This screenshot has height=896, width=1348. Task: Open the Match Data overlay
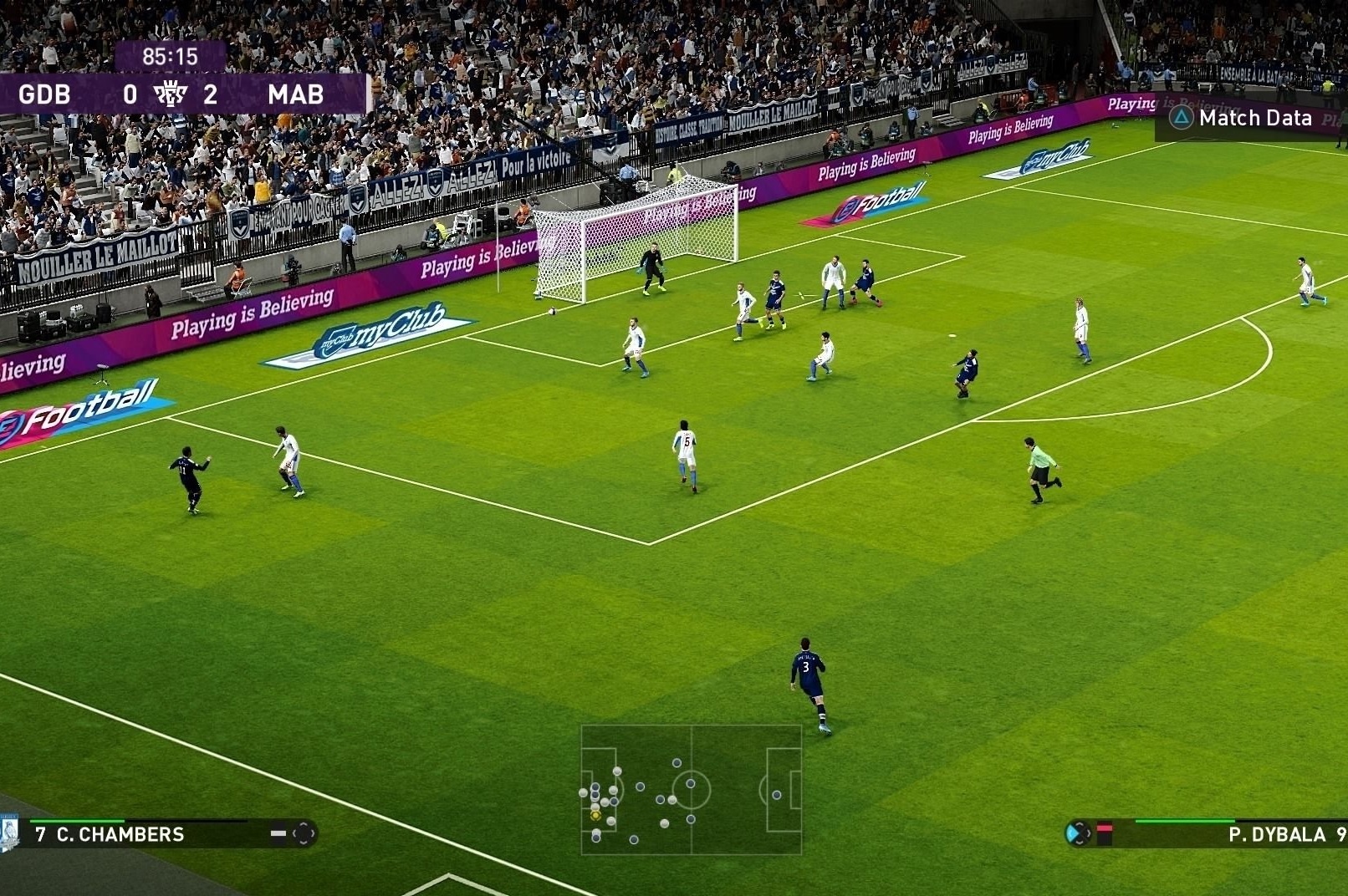click(x=1243, y=118)
